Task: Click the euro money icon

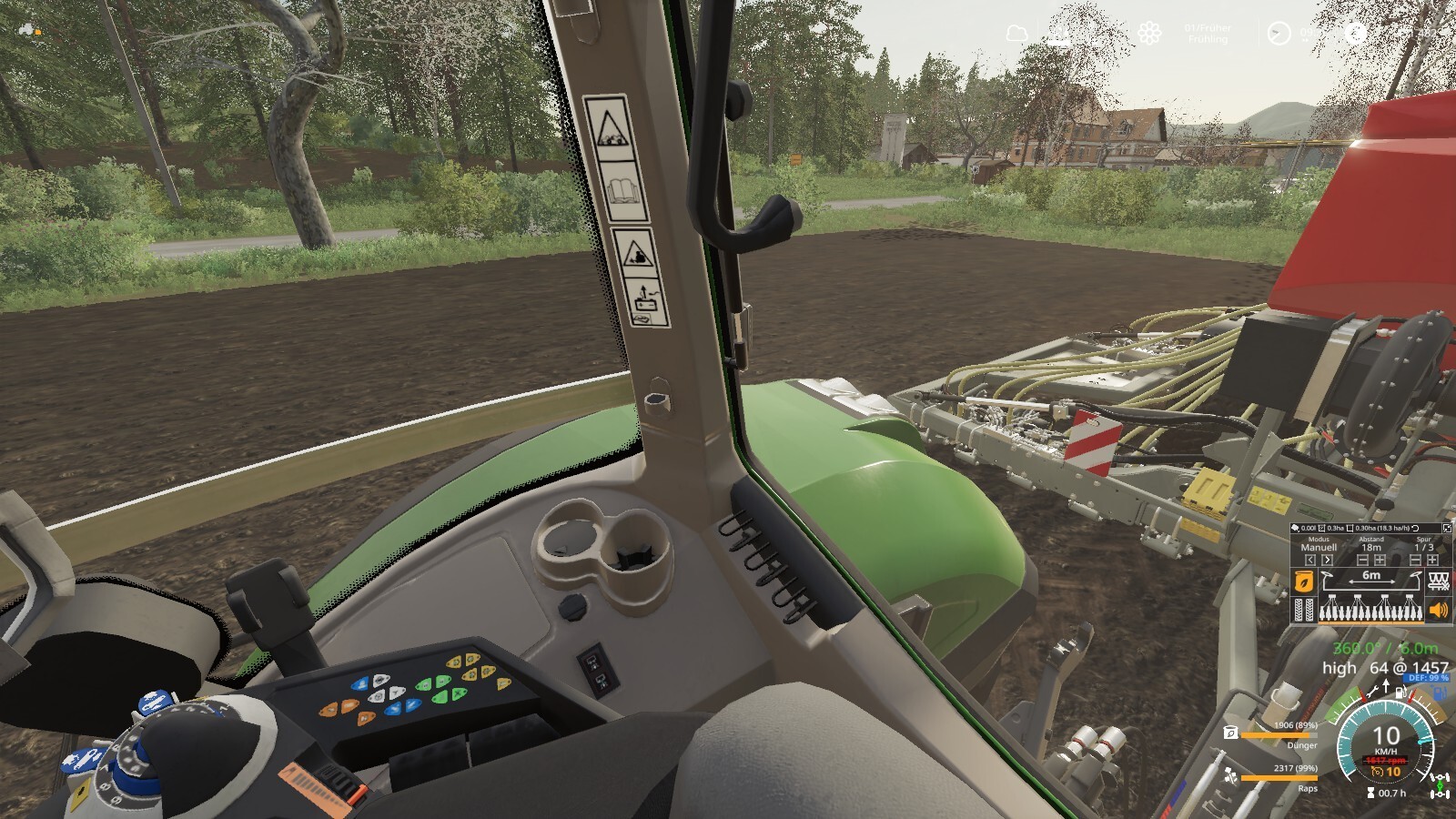Action: tap(1356, 35)
